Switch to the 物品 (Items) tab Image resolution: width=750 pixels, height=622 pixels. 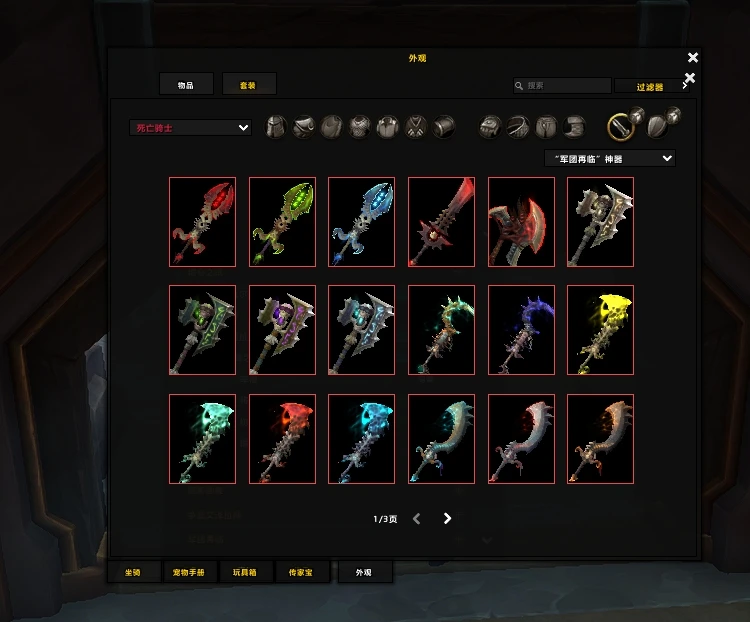click(186, 85)
